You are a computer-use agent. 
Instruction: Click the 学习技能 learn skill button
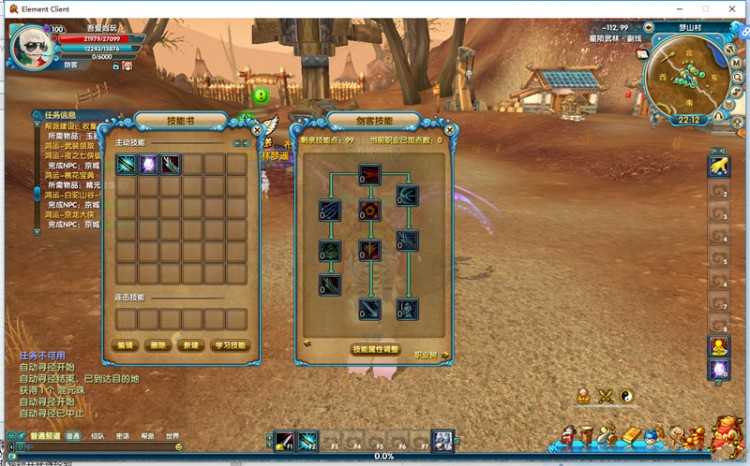(231, 345)
